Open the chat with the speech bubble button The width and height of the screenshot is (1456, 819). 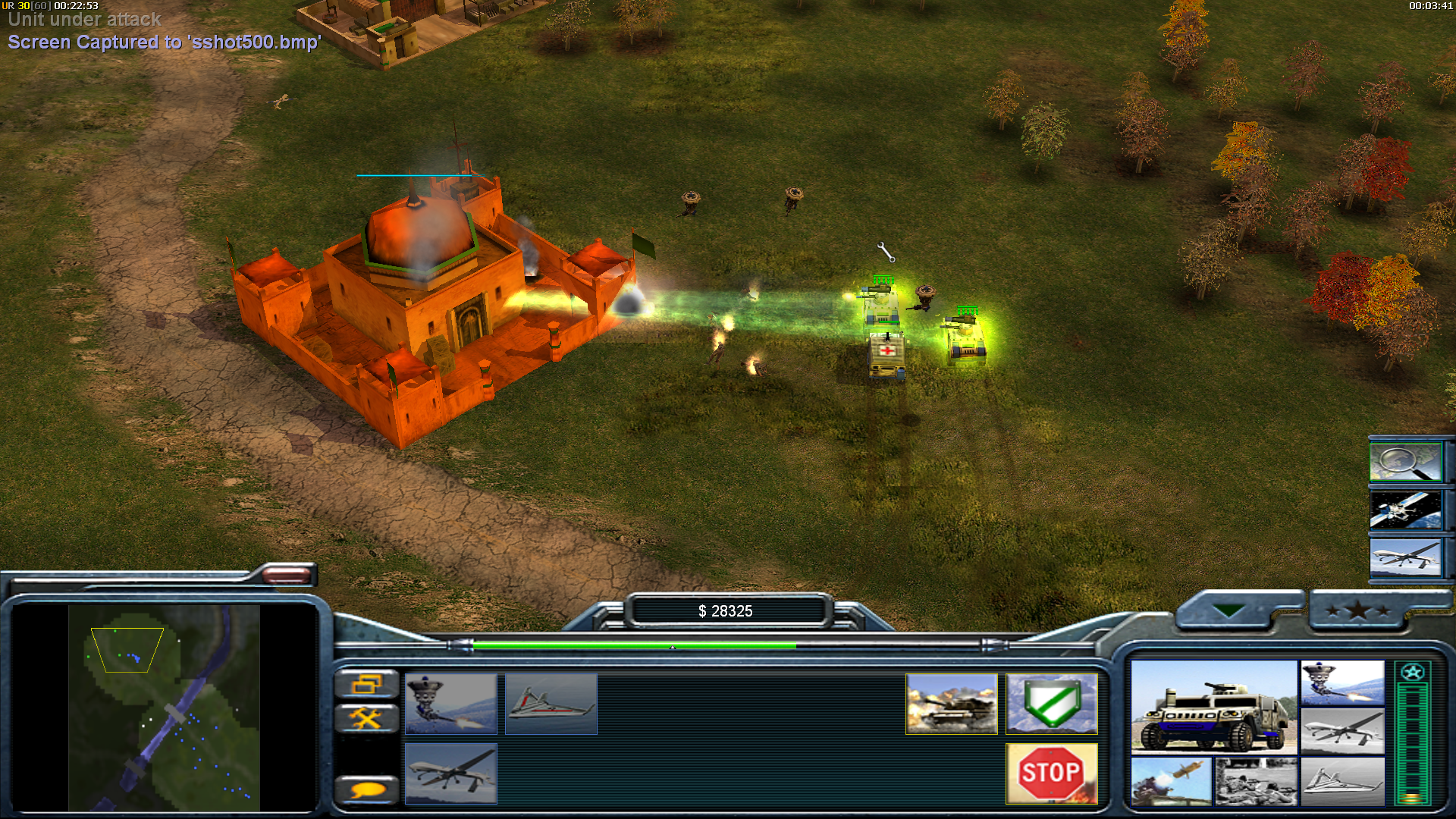coord(366,790)
